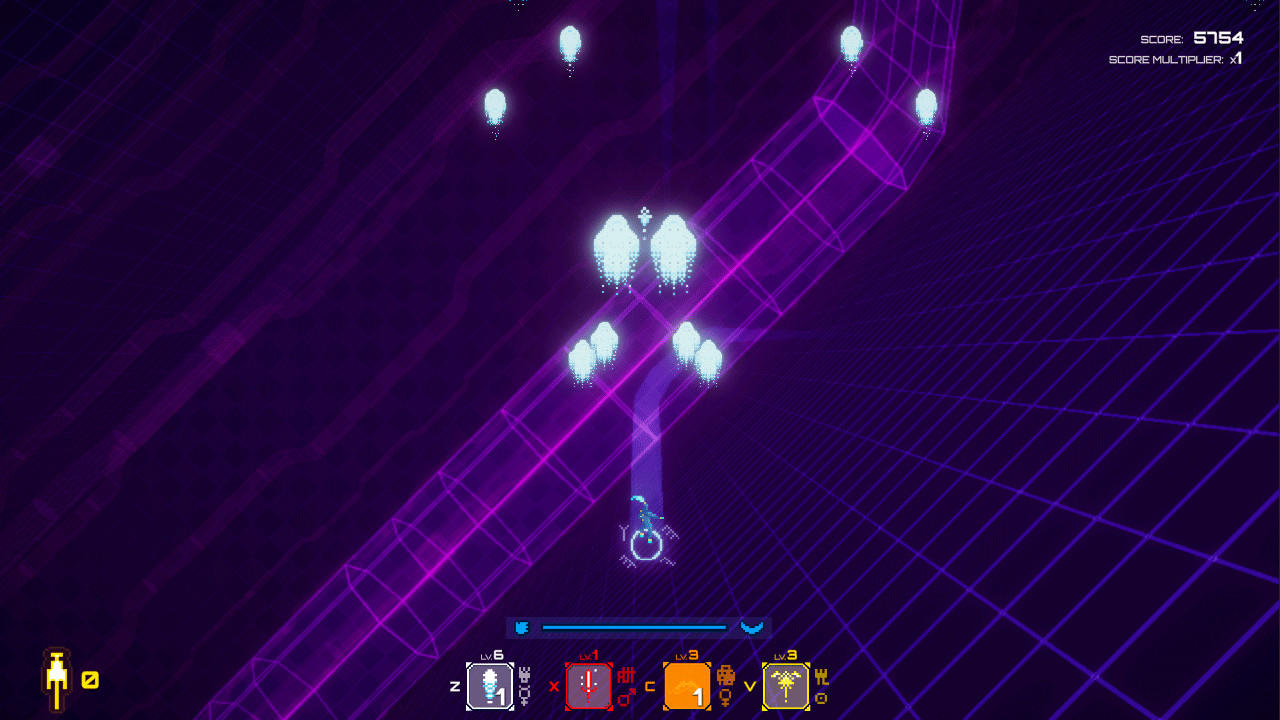Select the orange wave weapon in slot C

click(x=688, y=686)
